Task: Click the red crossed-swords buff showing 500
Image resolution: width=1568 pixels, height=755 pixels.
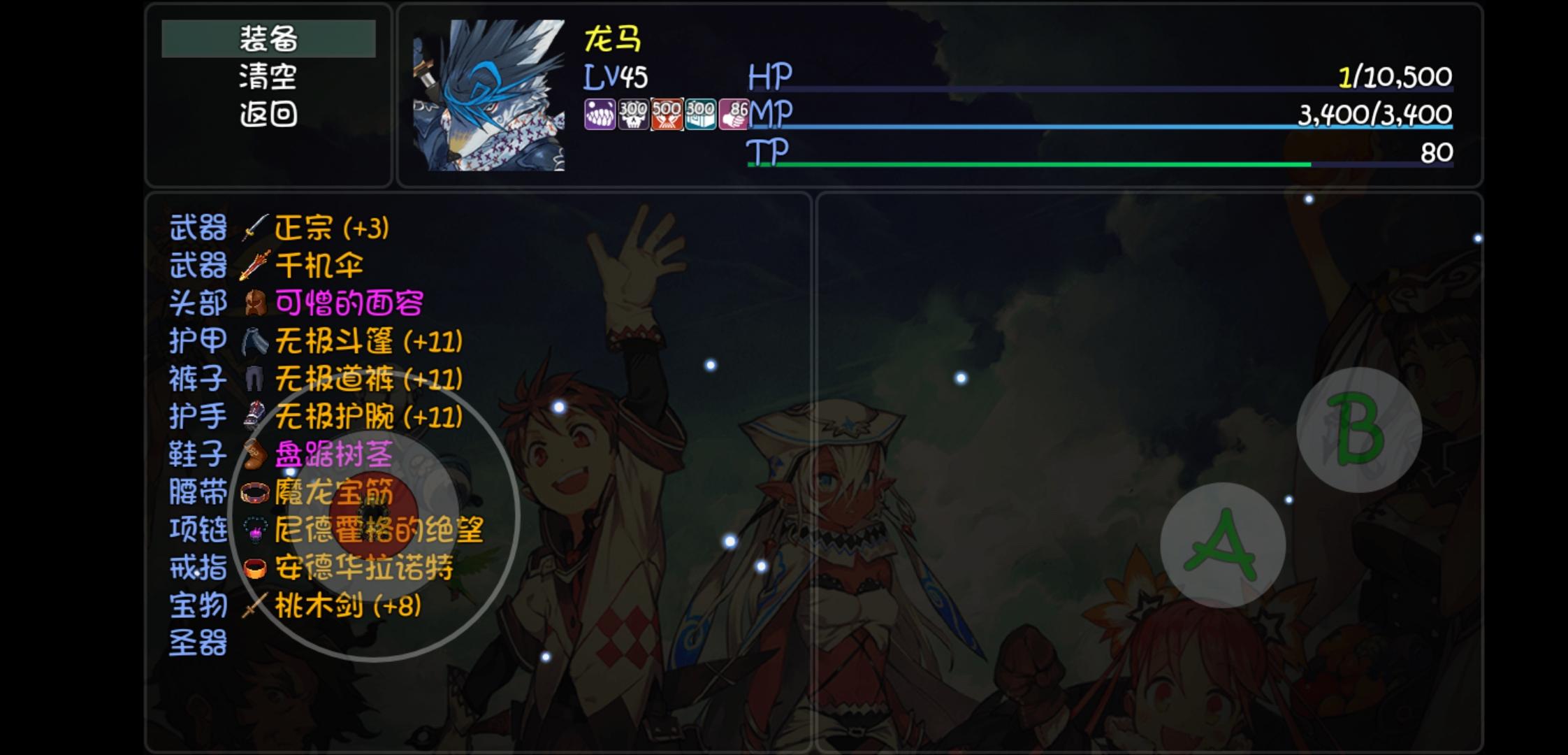Action: point(667,115)
